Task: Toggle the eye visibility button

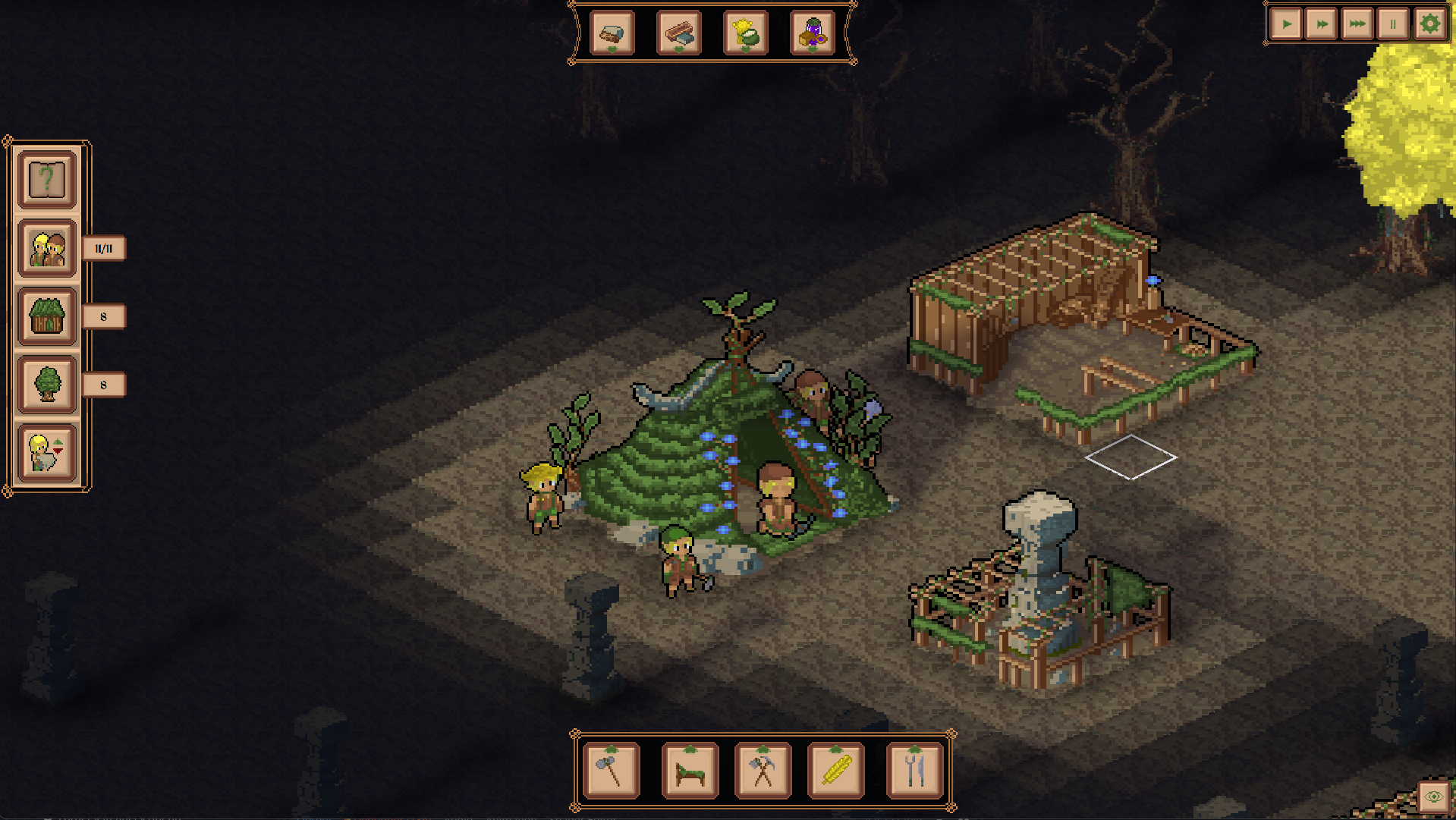Action: tap(1433, 796)
